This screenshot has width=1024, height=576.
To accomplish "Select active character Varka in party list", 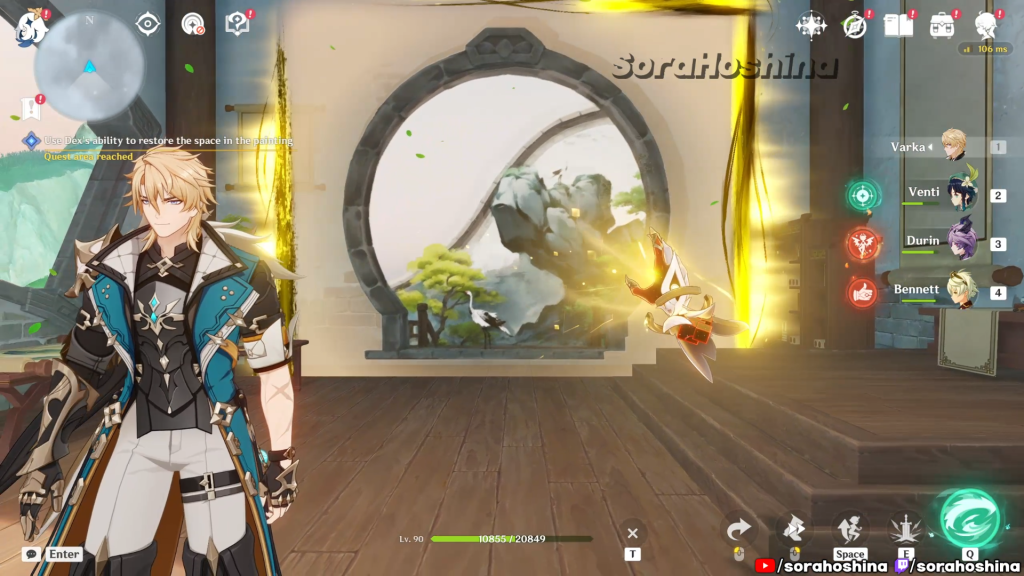I will point(952,146).
